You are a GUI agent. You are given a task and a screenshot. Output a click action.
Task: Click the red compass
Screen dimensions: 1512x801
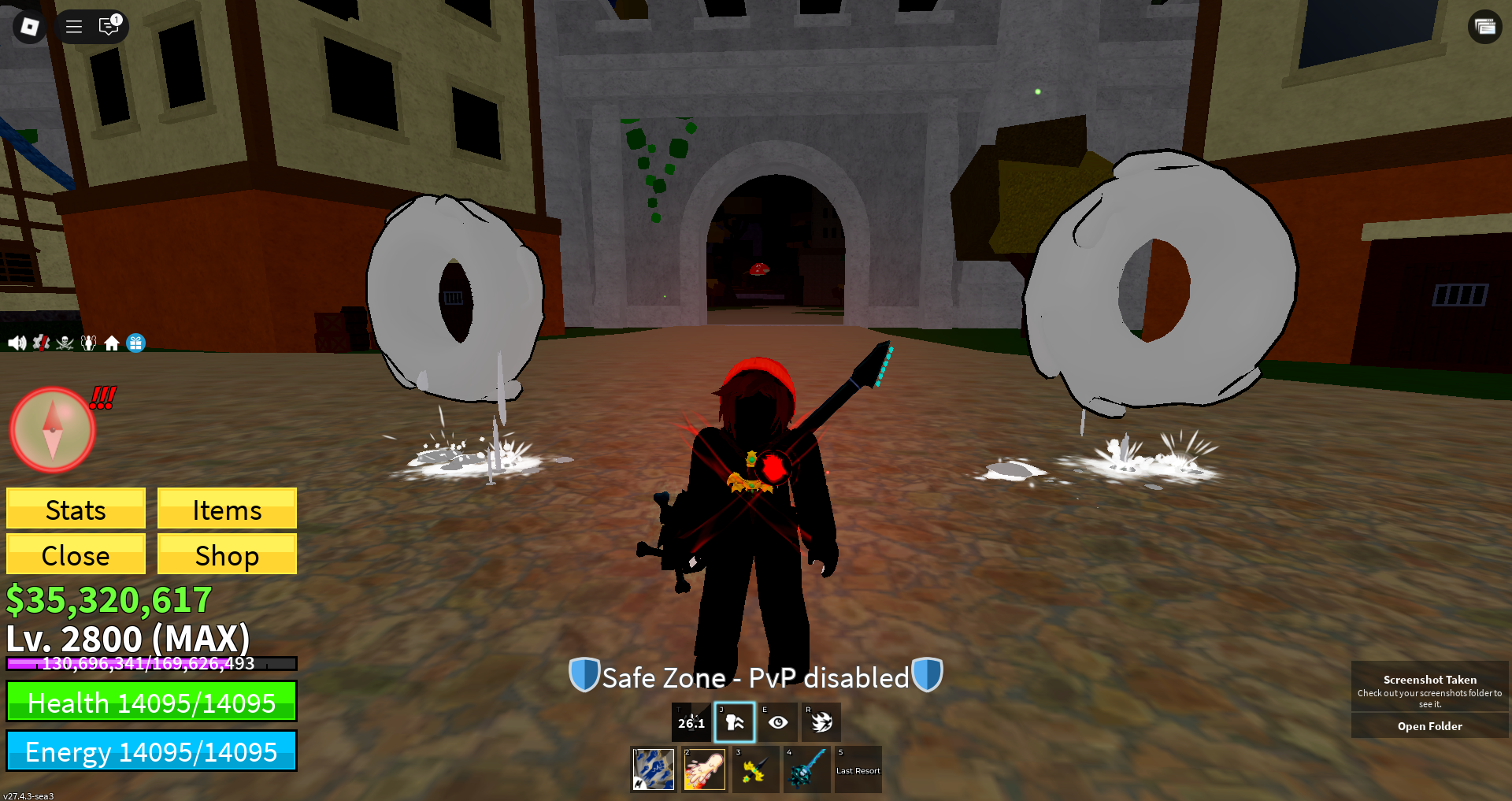point(53,430)
